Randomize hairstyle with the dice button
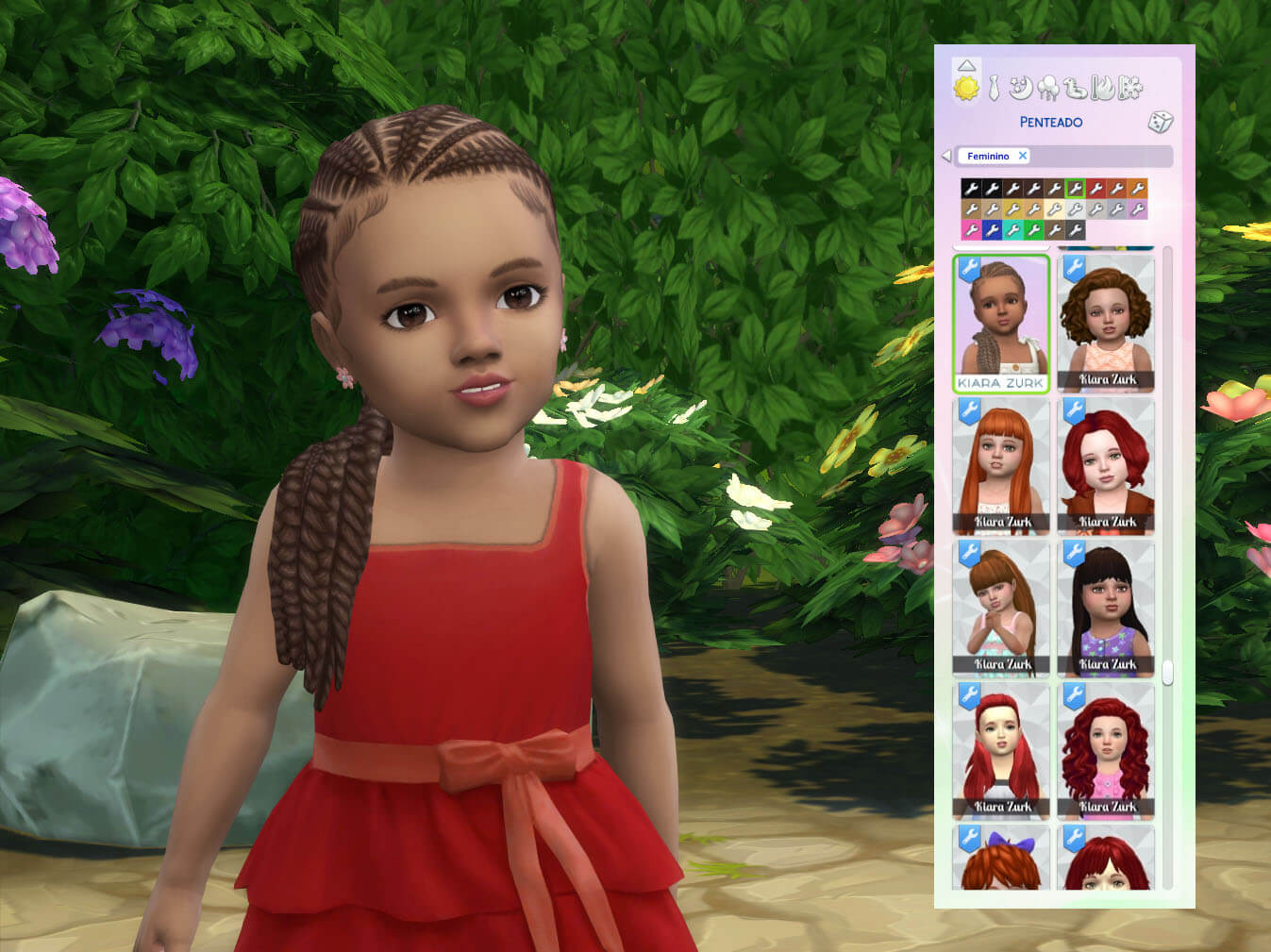 [x=1160, y=122]
